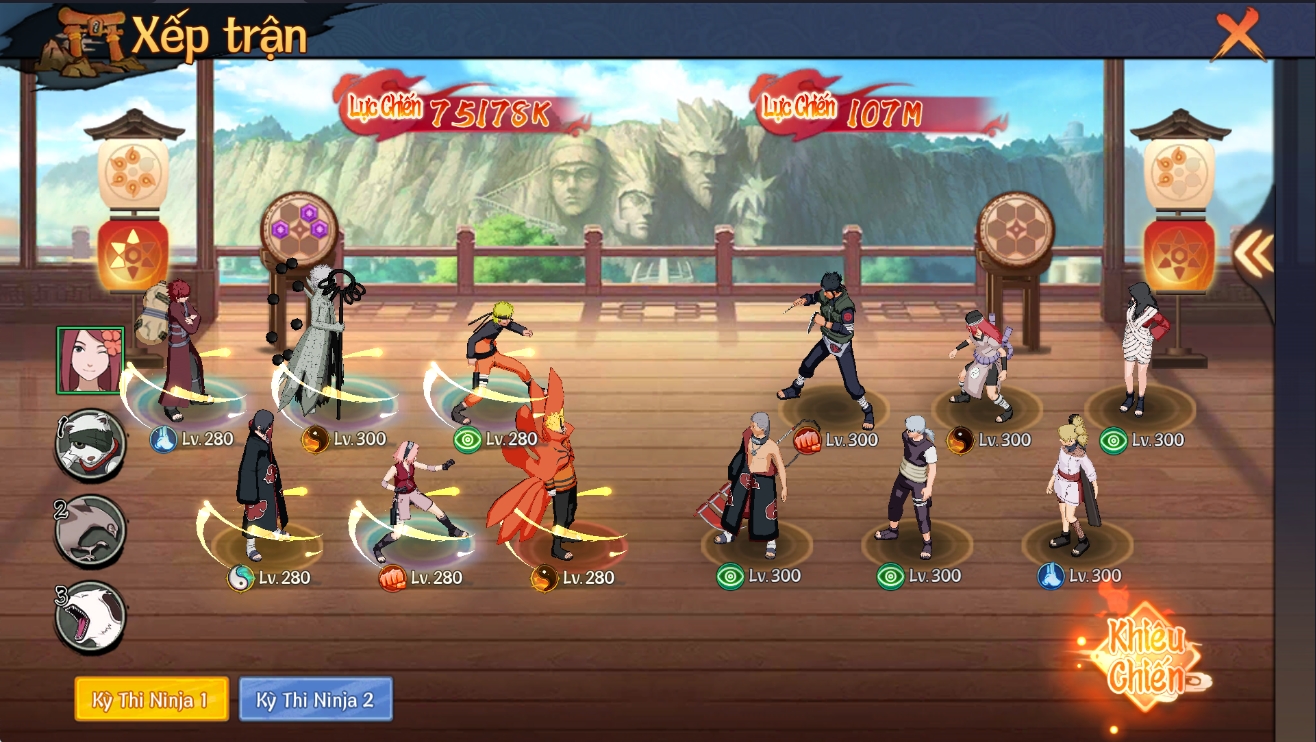1316x742 pixels.
Task: Expand the side panel with the double arrow
Action: (1253, 255)
